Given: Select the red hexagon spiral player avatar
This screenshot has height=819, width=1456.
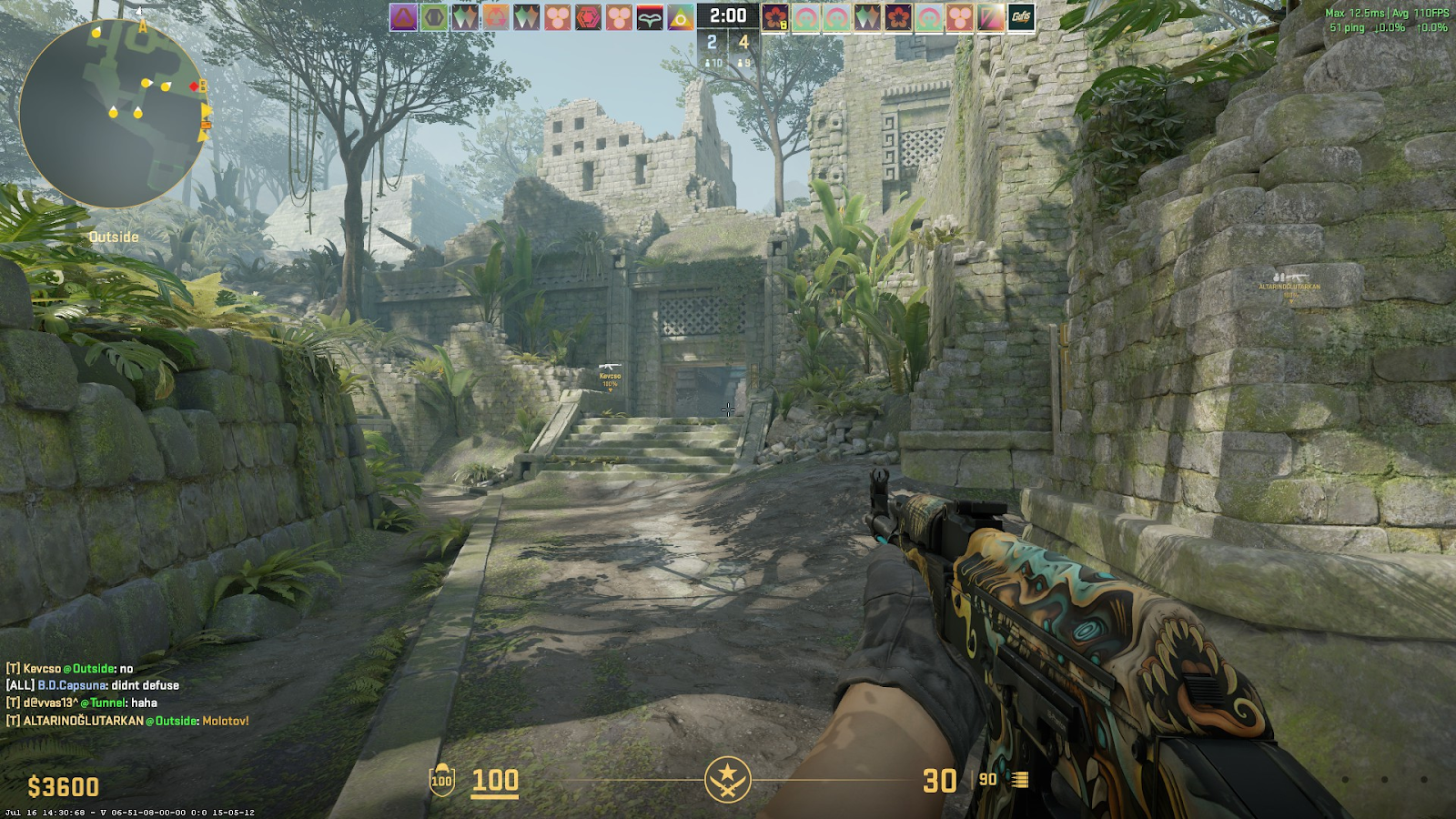Looking at the screenshot, I should [589, 17].
